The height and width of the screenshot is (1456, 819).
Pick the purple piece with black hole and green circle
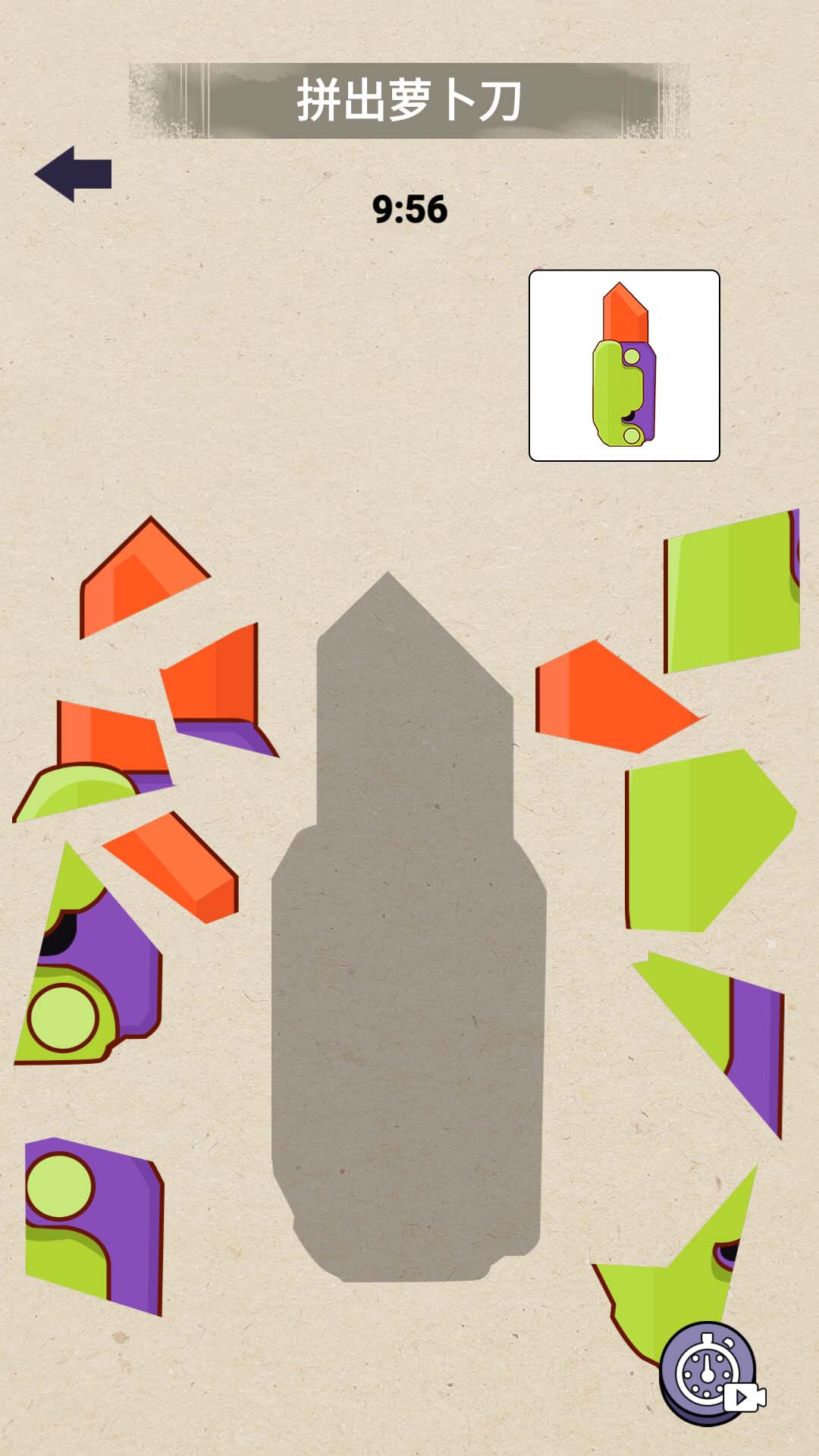pos(91,971)
